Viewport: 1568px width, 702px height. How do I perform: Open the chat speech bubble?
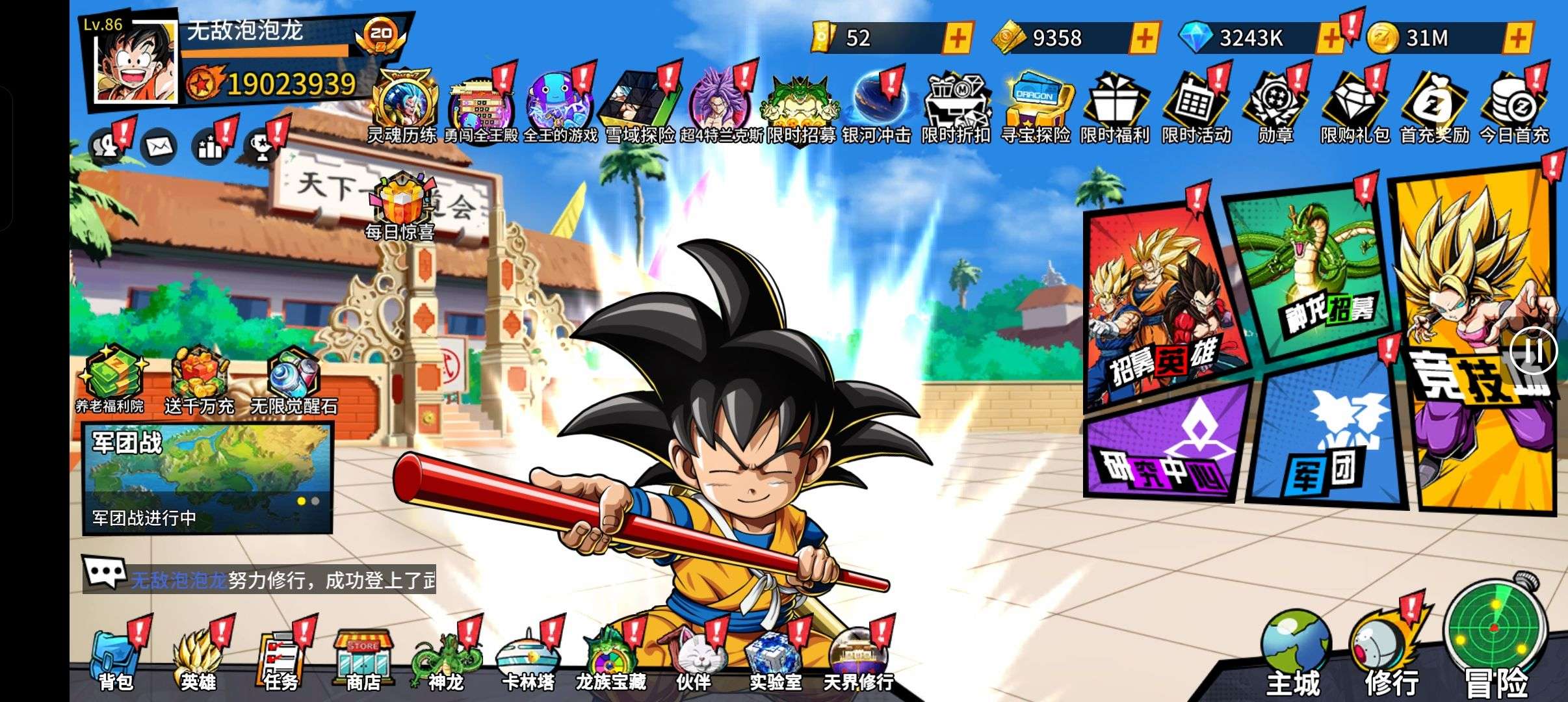click(x=103, y=573)
